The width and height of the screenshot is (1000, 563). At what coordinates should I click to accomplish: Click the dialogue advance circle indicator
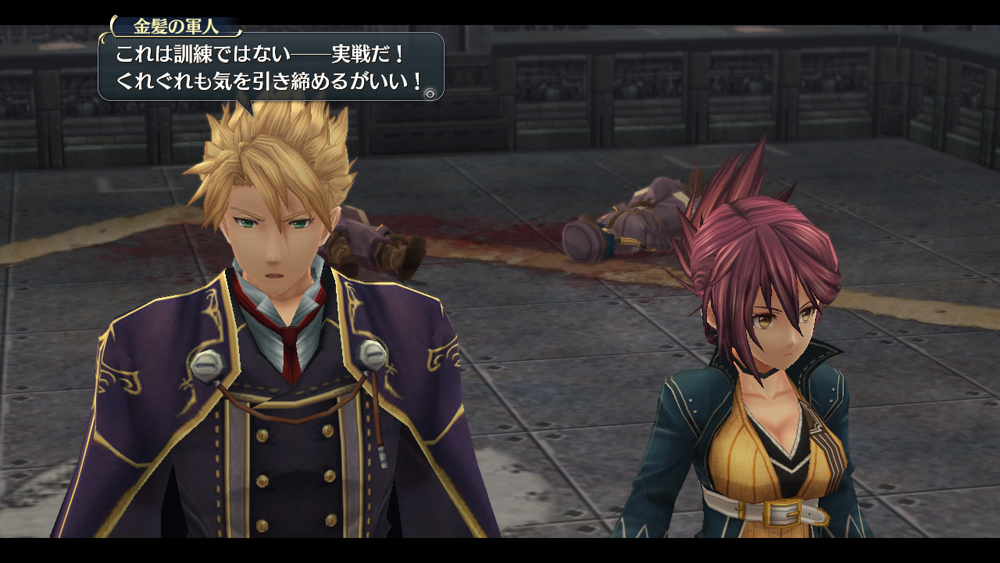click(x=430, y=93)
